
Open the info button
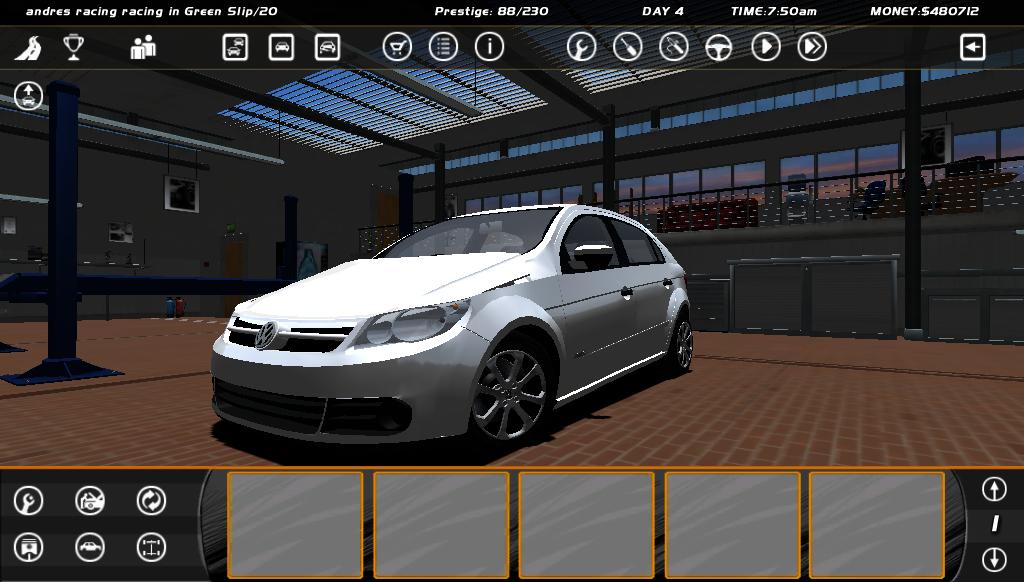coord(489,47)
